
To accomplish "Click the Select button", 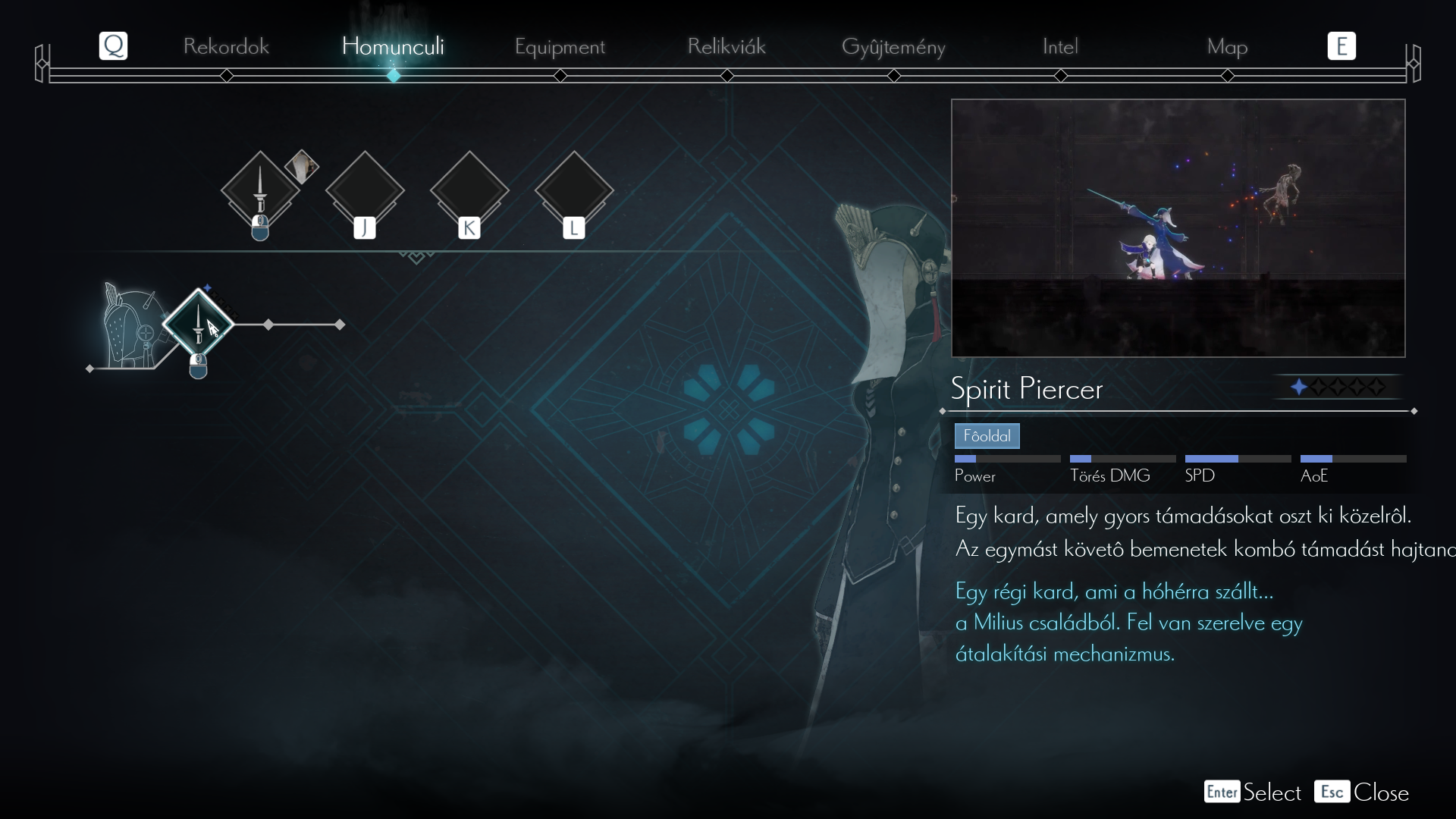I will tap(1253, 792).
